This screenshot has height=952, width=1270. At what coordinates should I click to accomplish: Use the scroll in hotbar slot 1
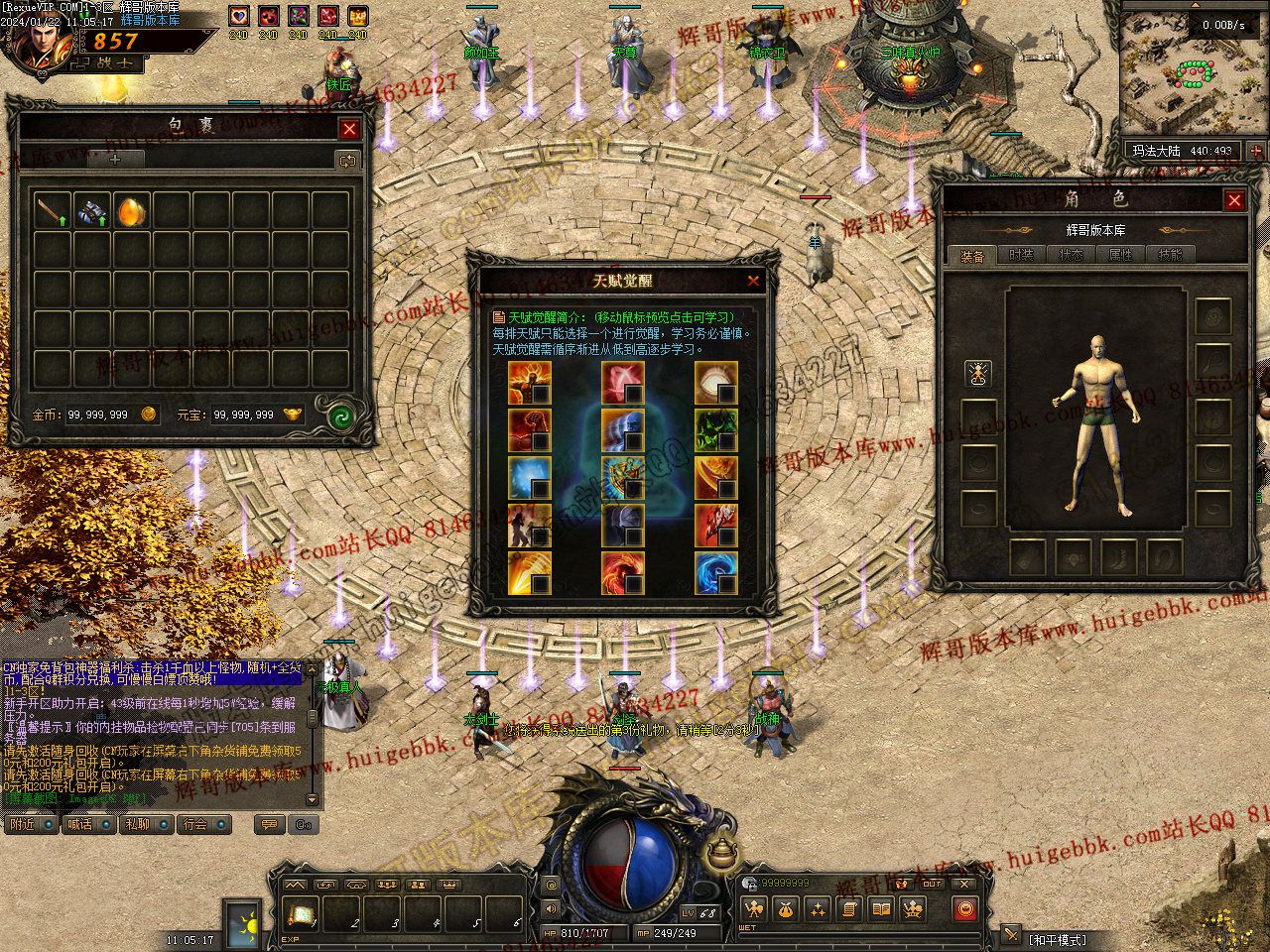pyautogui.click(x=300, y=912)
